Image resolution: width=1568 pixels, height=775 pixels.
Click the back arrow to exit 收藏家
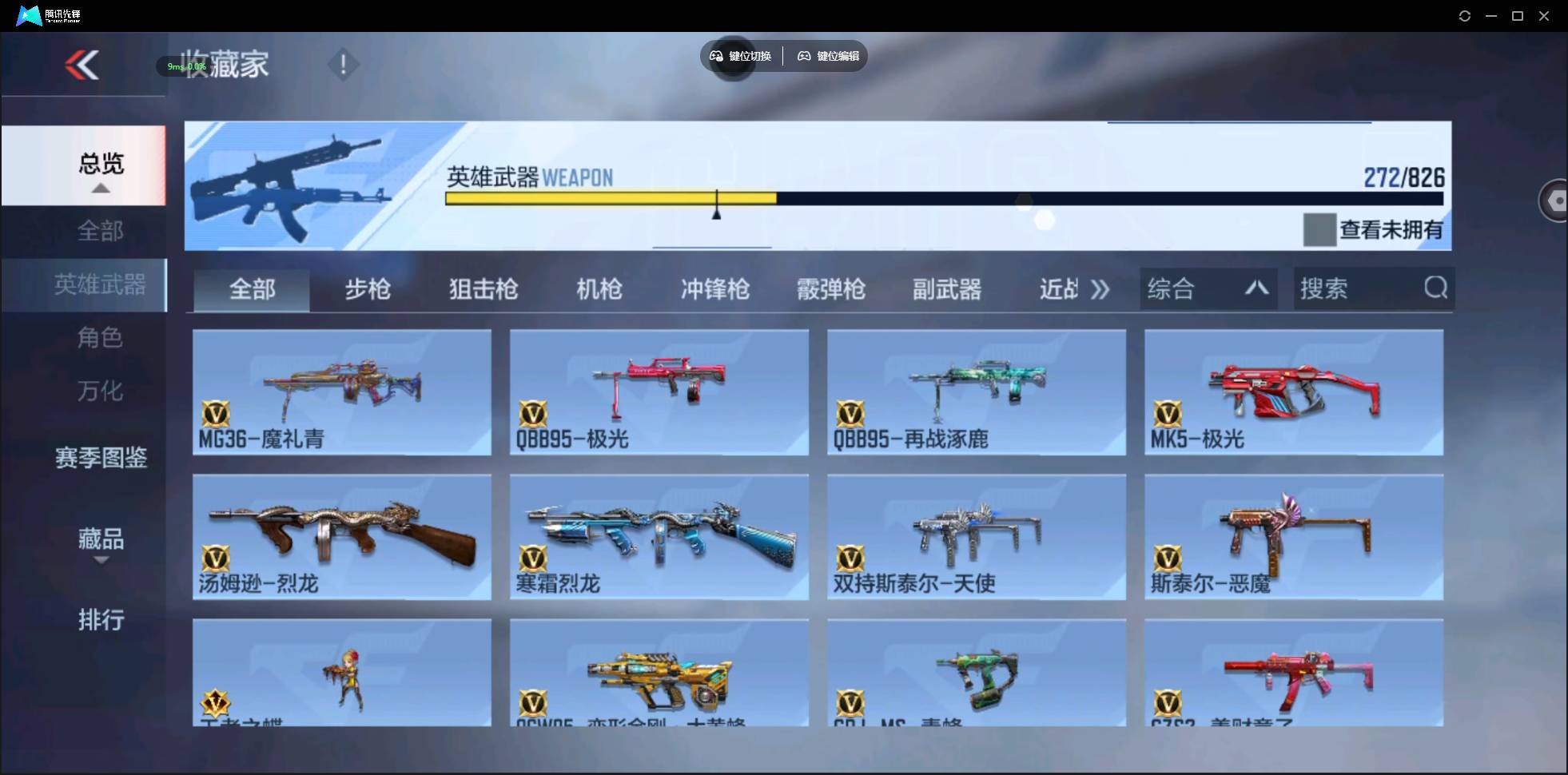[x=83, y=65]
